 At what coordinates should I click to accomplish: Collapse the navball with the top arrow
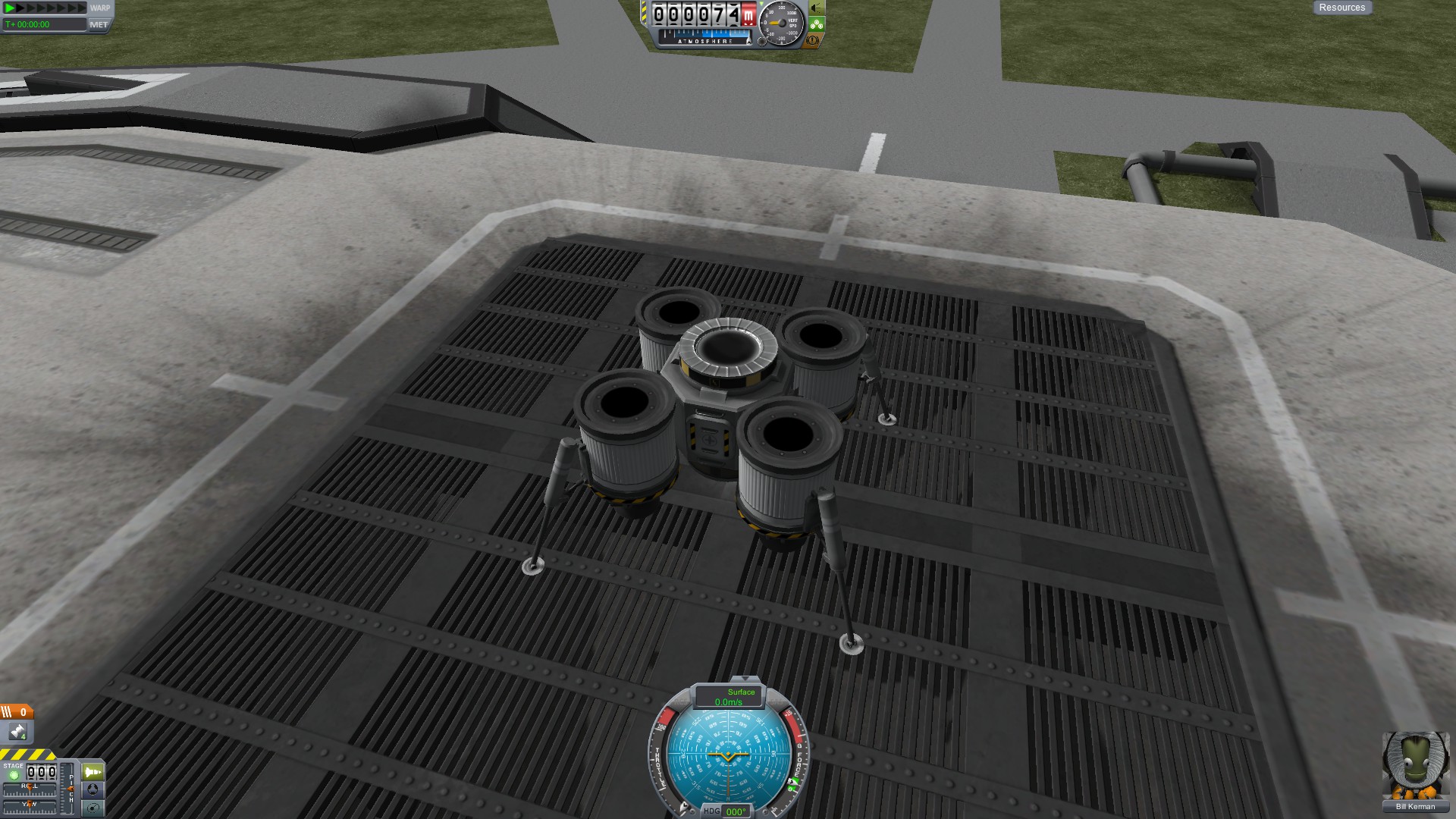tap(745, 679)
